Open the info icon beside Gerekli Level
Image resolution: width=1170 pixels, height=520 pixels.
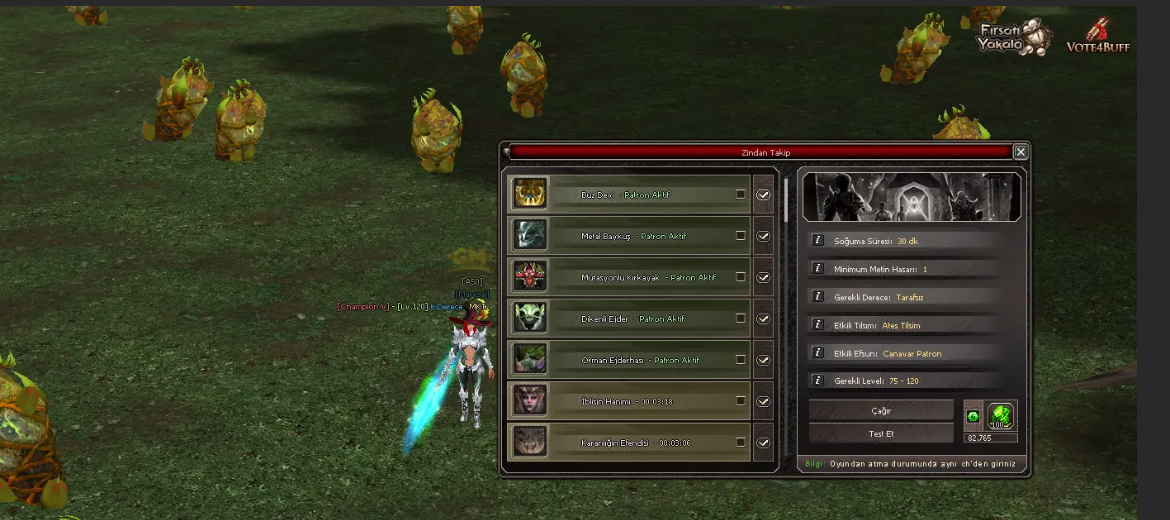click(x=817, y=381)
